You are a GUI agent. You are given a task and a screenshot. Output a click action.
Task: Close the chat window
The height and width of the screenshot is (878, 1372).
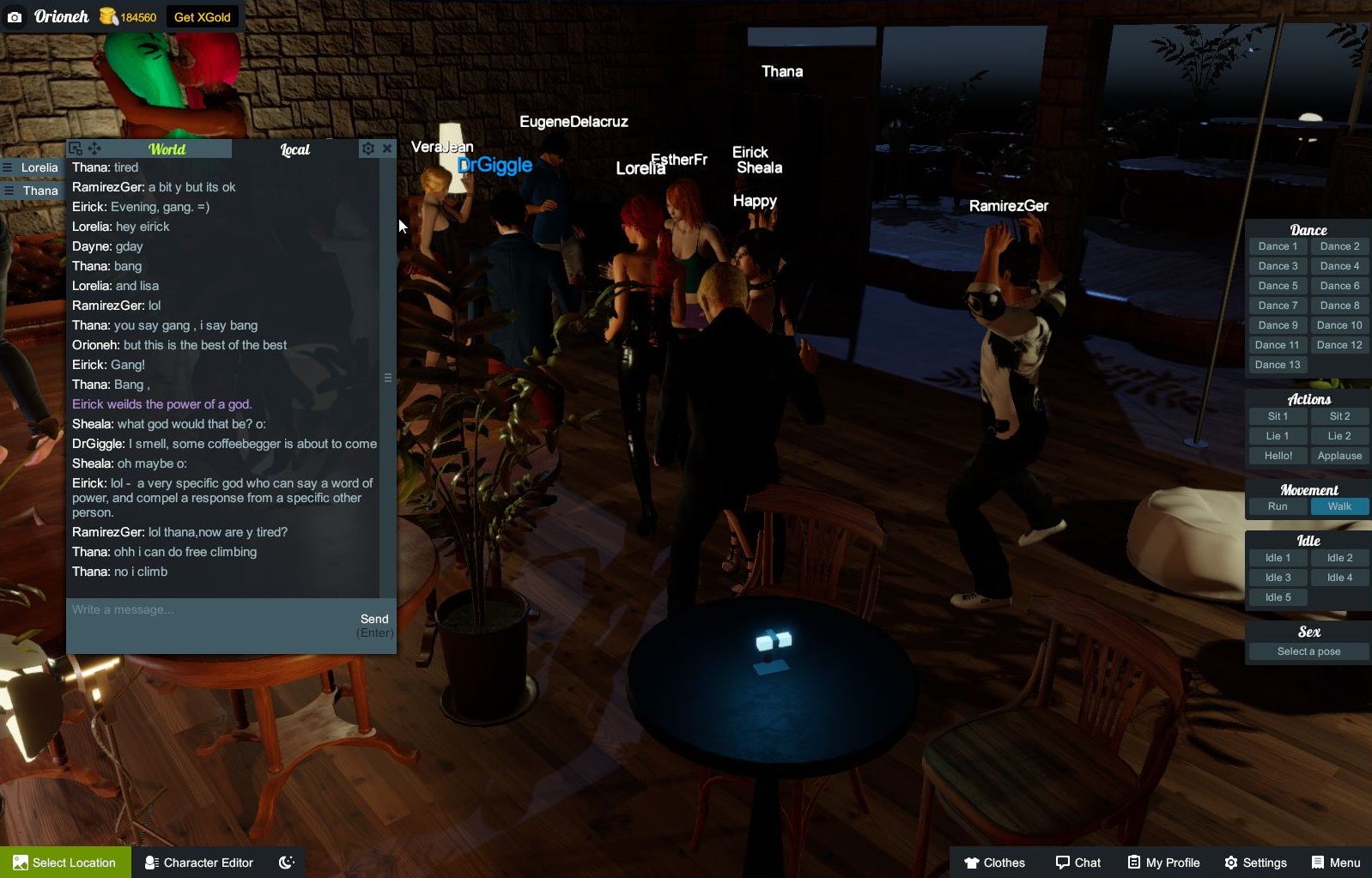coord(387,148)
